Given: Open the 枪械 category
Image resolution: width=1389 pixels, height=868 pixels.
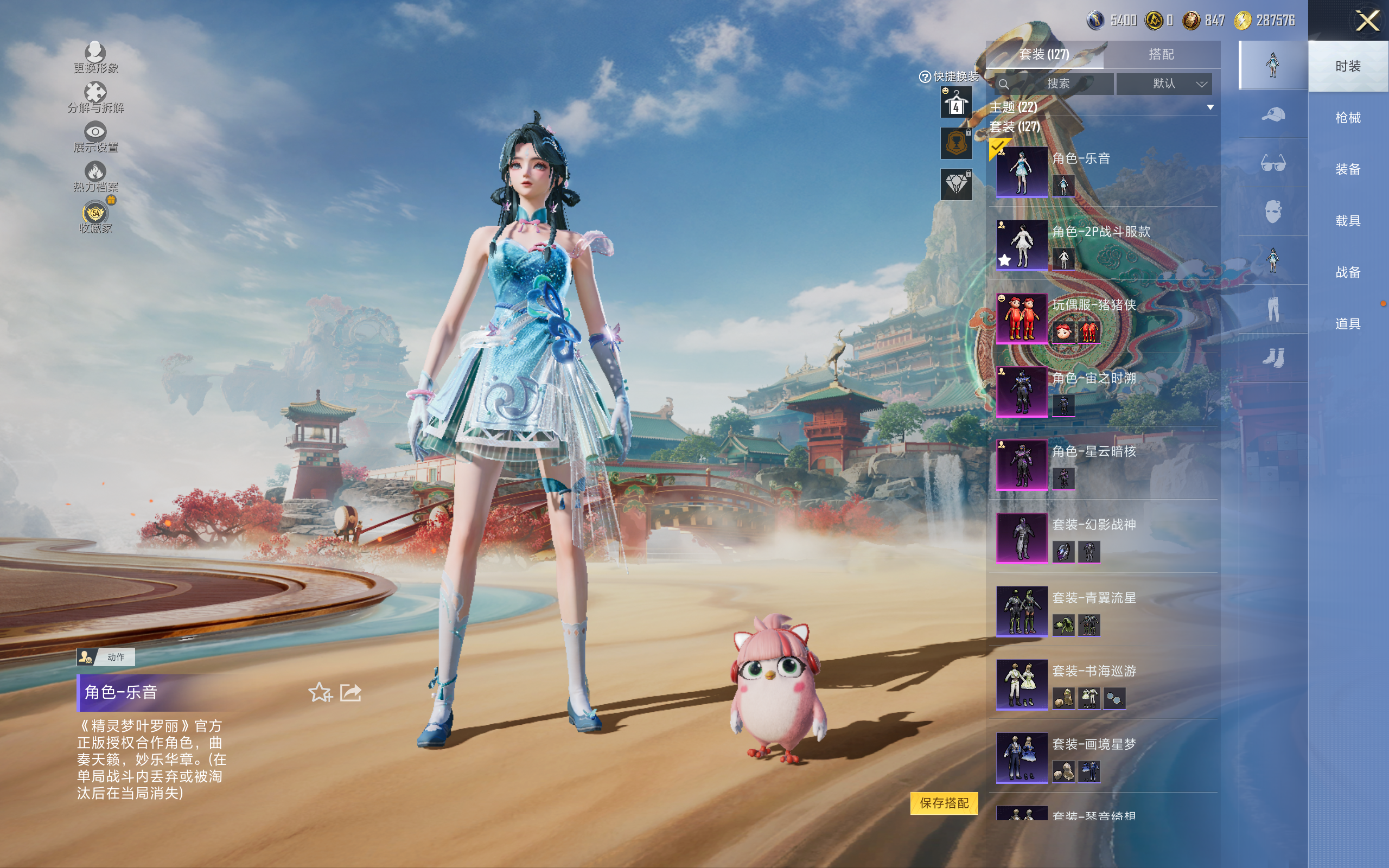Looking at the screenshot, I should 1347,118.
